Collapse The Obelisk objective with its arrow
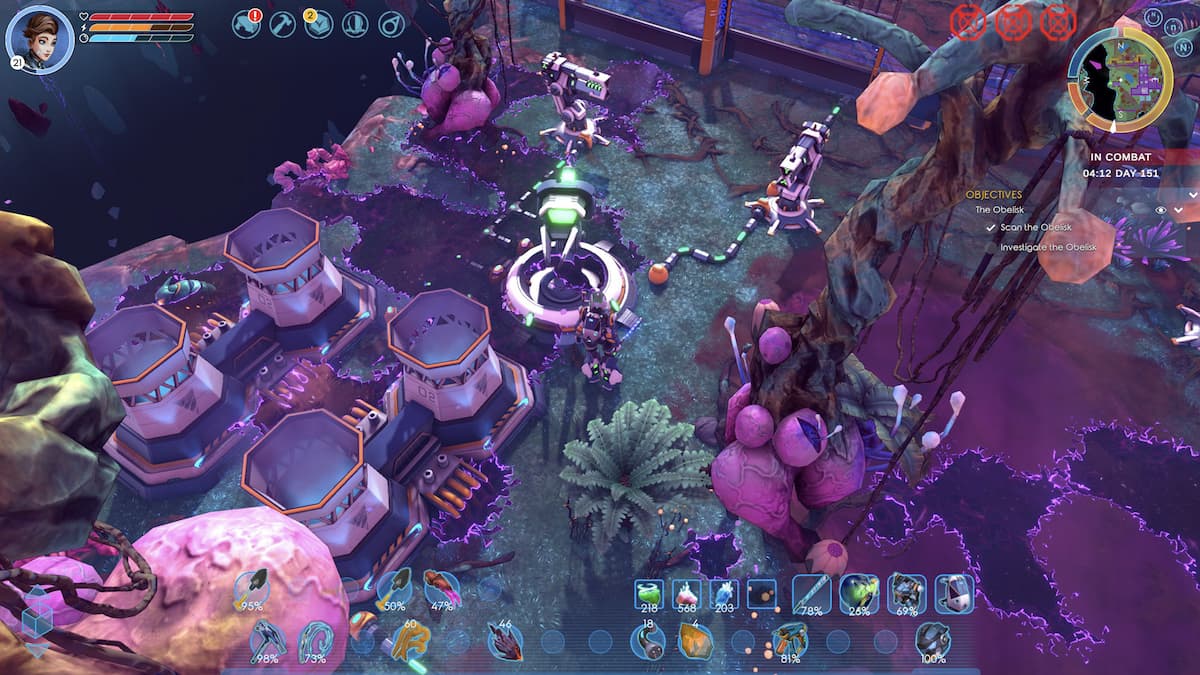Screen dimensions: 1200x675 [x=1179, y=210]
